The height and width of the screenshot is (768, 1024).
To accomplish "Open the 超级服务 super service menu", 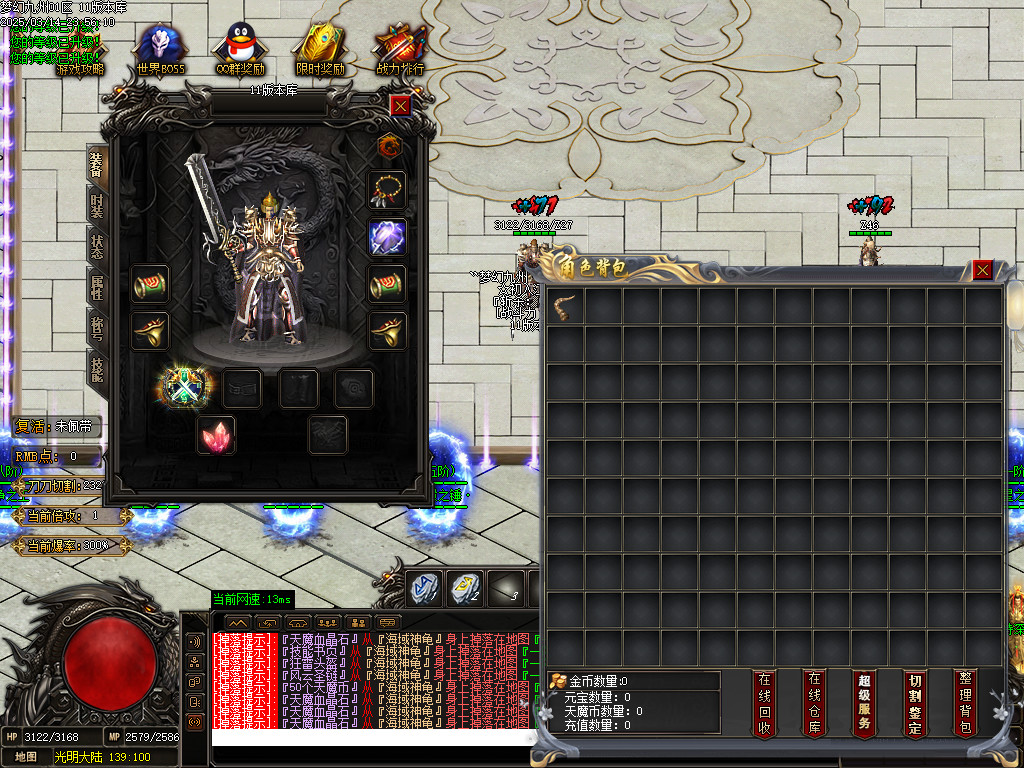I will pyautogui.click(x=865, y=703).
